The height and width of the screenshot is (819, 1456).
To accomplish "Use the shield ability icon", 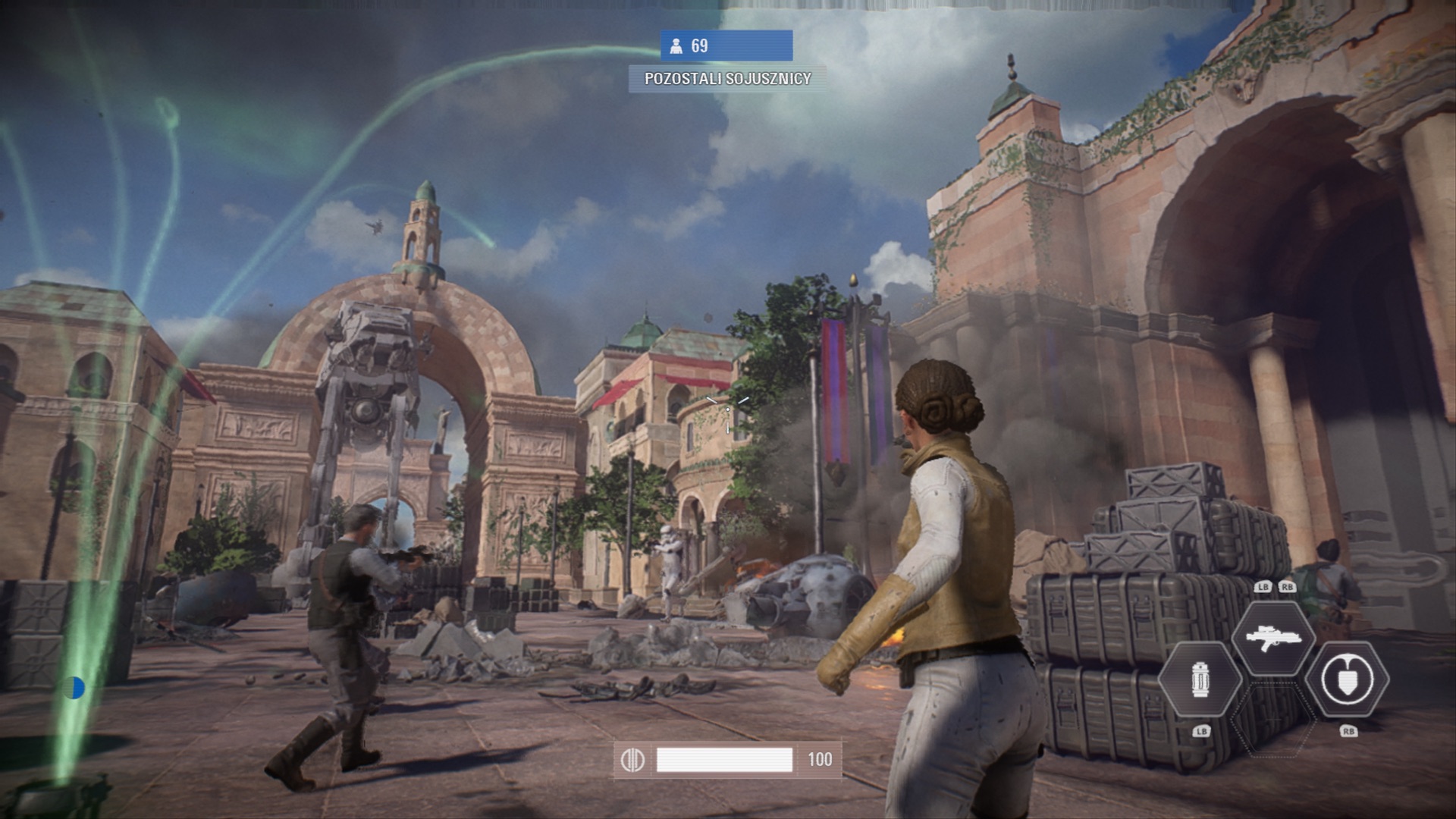I will pyautogui.click(x=1348, y=679).
